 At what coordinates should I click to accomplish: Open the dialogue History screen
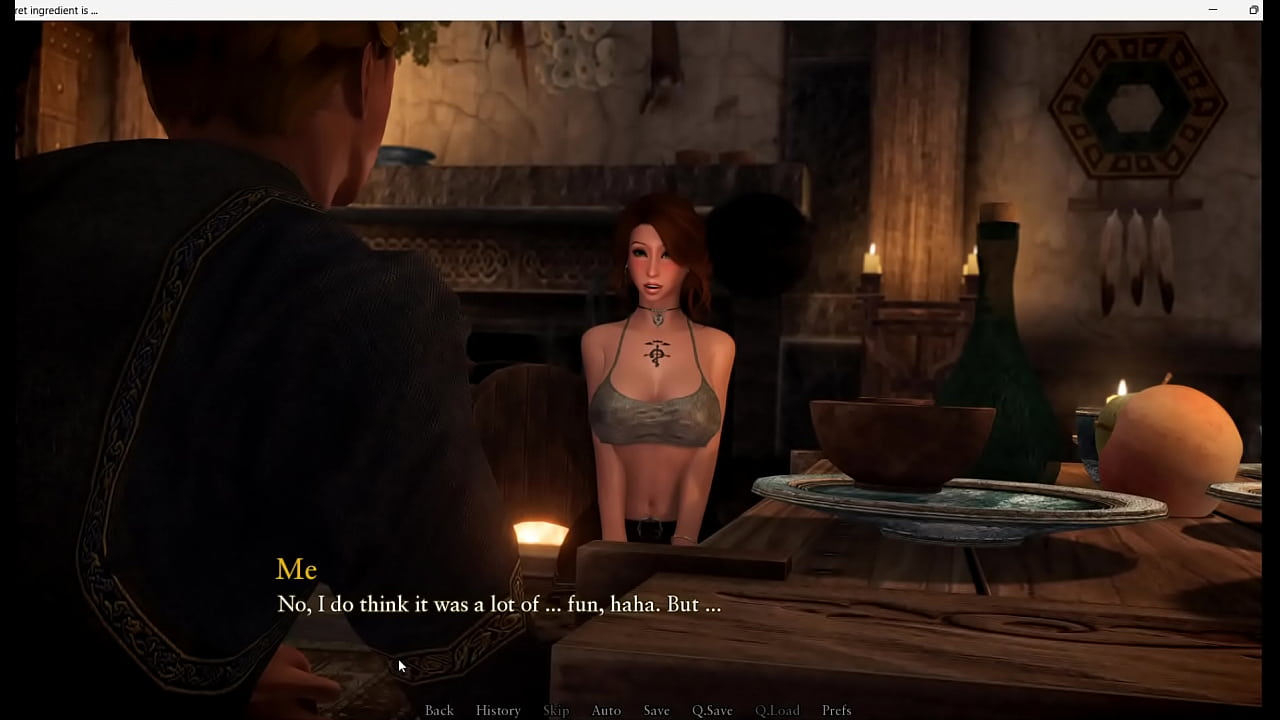[x=497, y=710]
